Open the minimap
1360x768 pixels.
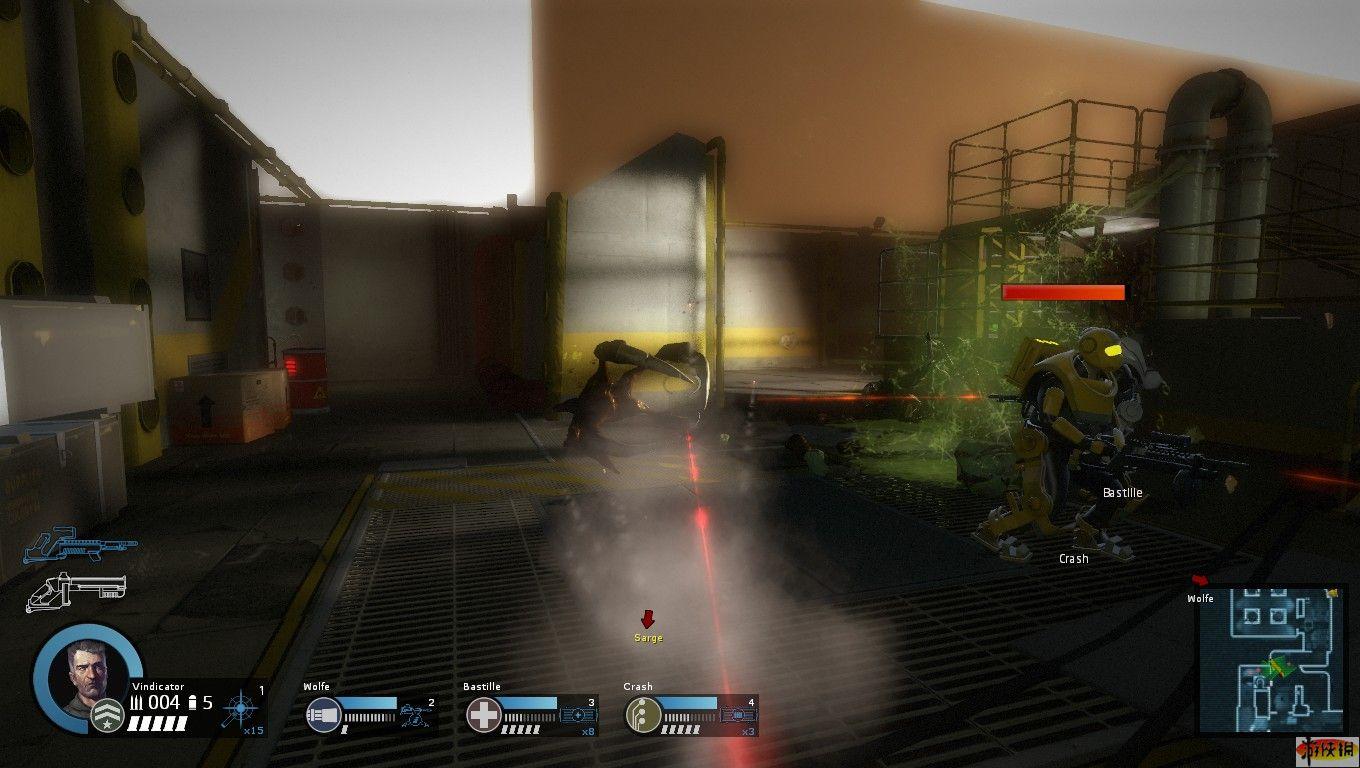(x=1272, y=660)
